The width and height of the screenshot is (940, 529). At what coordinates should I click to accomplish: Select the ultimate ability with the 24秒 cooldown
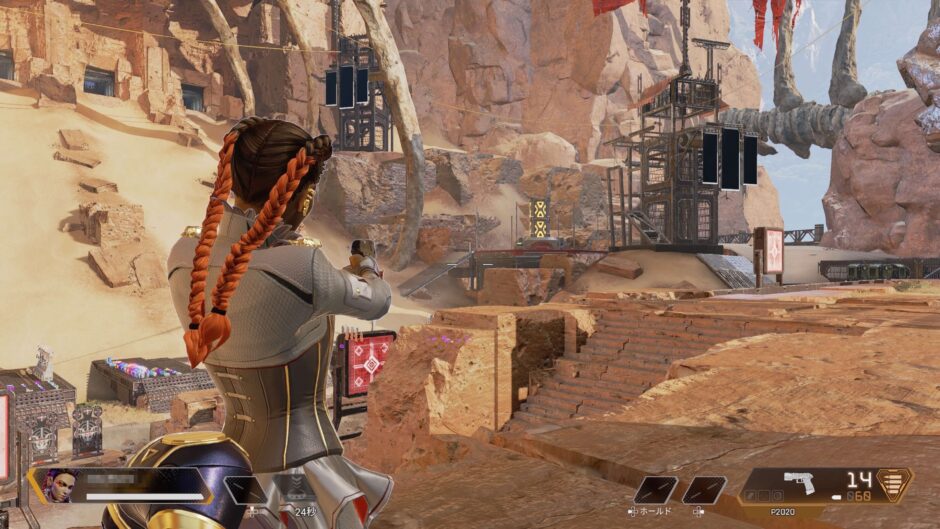coord(297,488)
